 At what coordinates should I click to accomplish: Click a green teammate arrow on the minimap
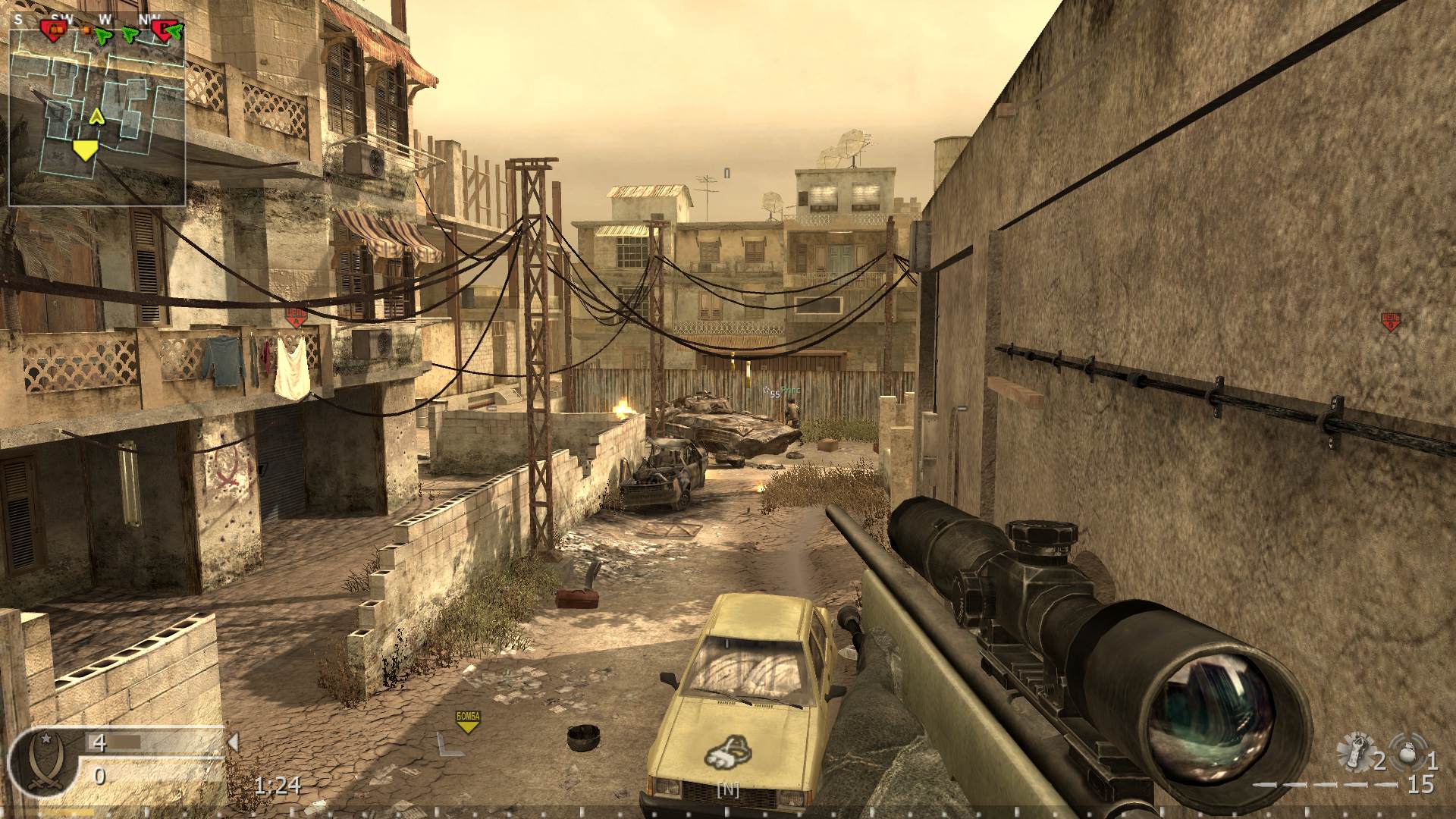point(103,36)
